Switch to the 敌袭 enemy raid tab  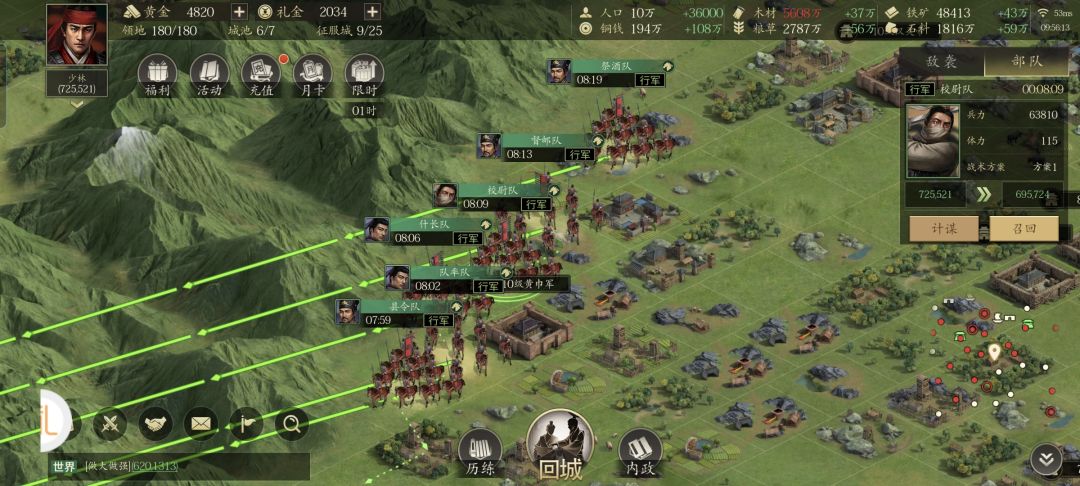tap(941, 62)
